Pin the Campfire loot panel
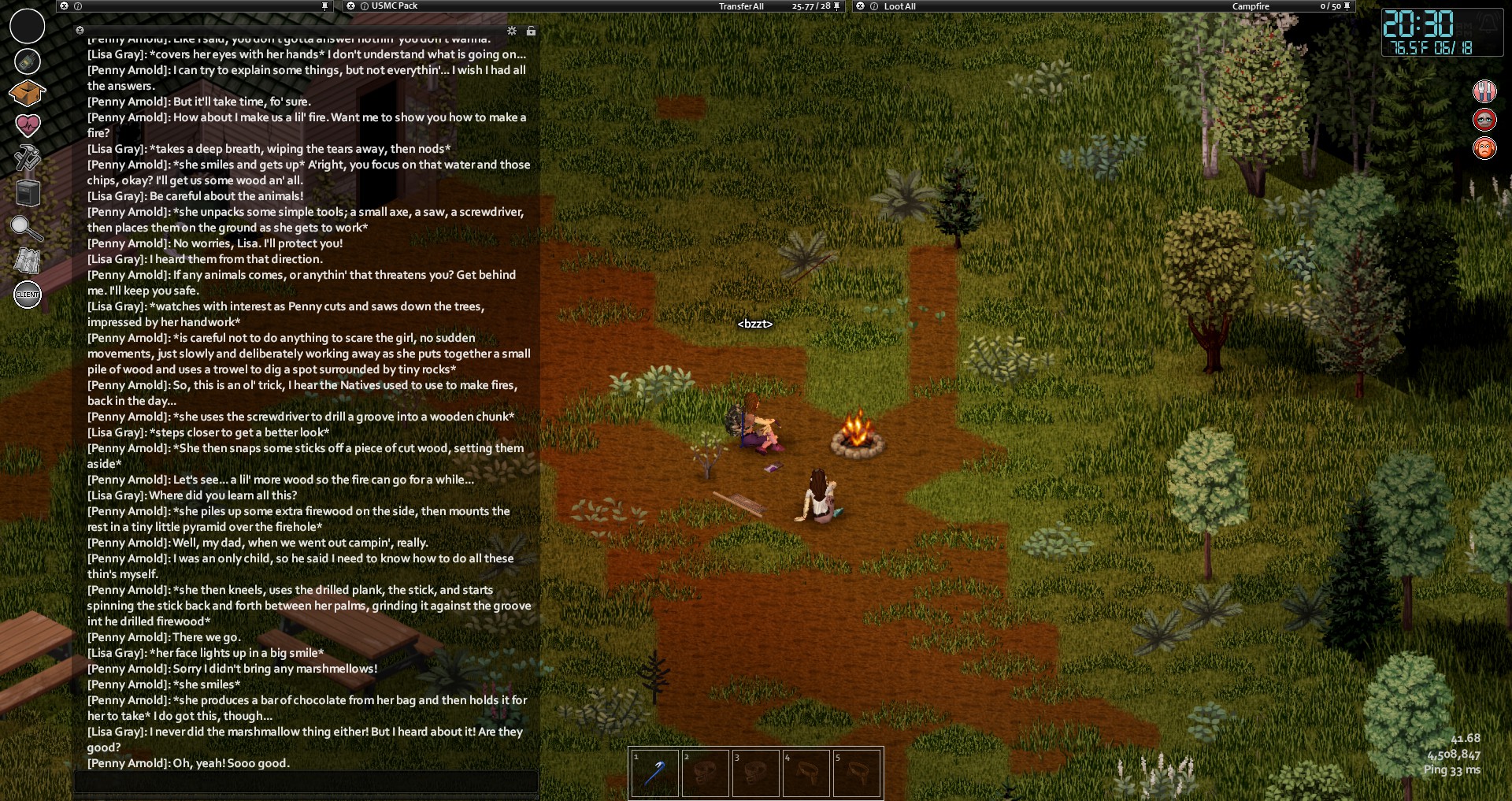This screenshot has width=1512, height=801. tap(1347, 6)
